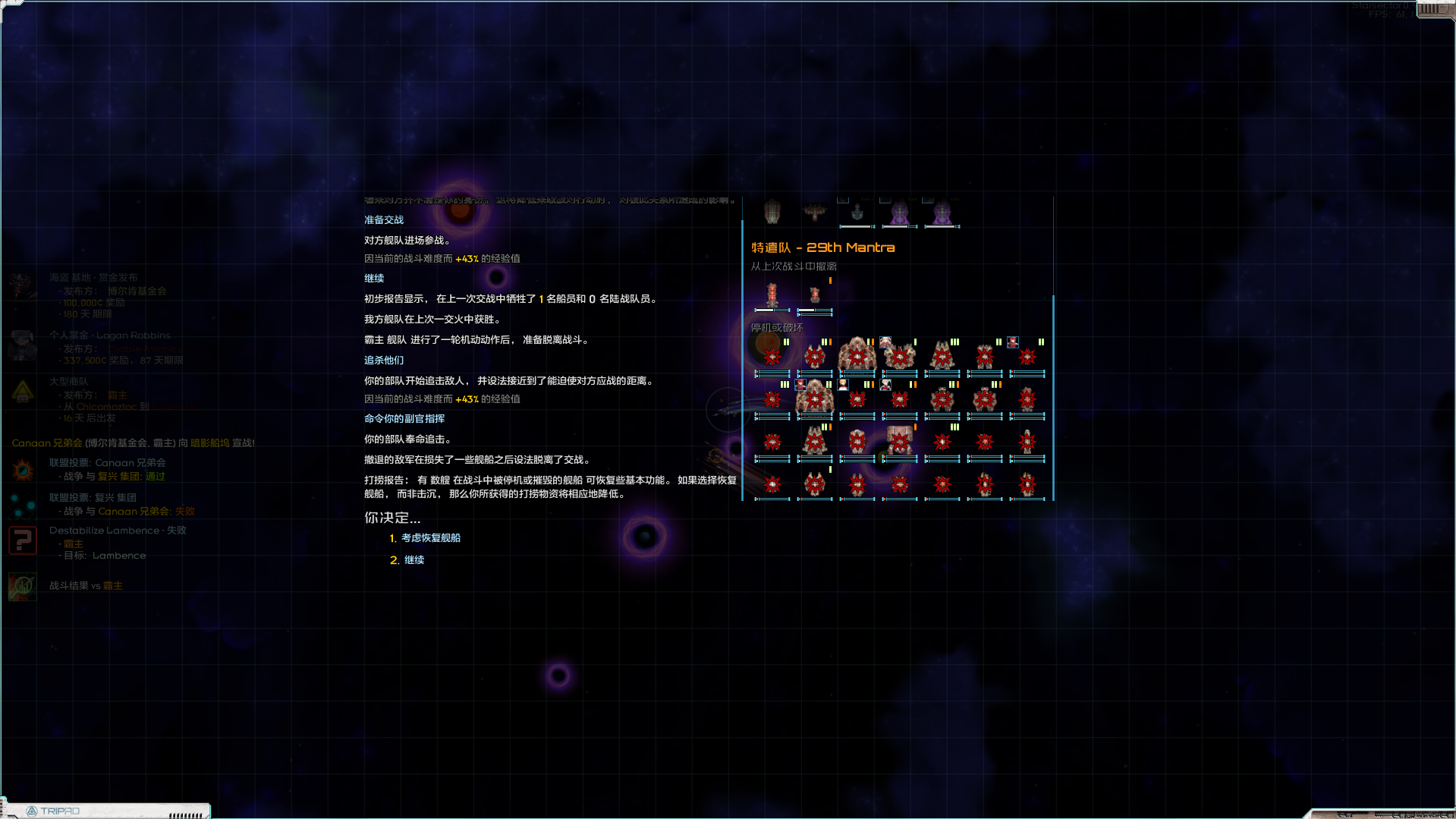The image size is (1456, 819).
Task: Click Logan Robbins bounty portrait icon
Action: (23, 346)
